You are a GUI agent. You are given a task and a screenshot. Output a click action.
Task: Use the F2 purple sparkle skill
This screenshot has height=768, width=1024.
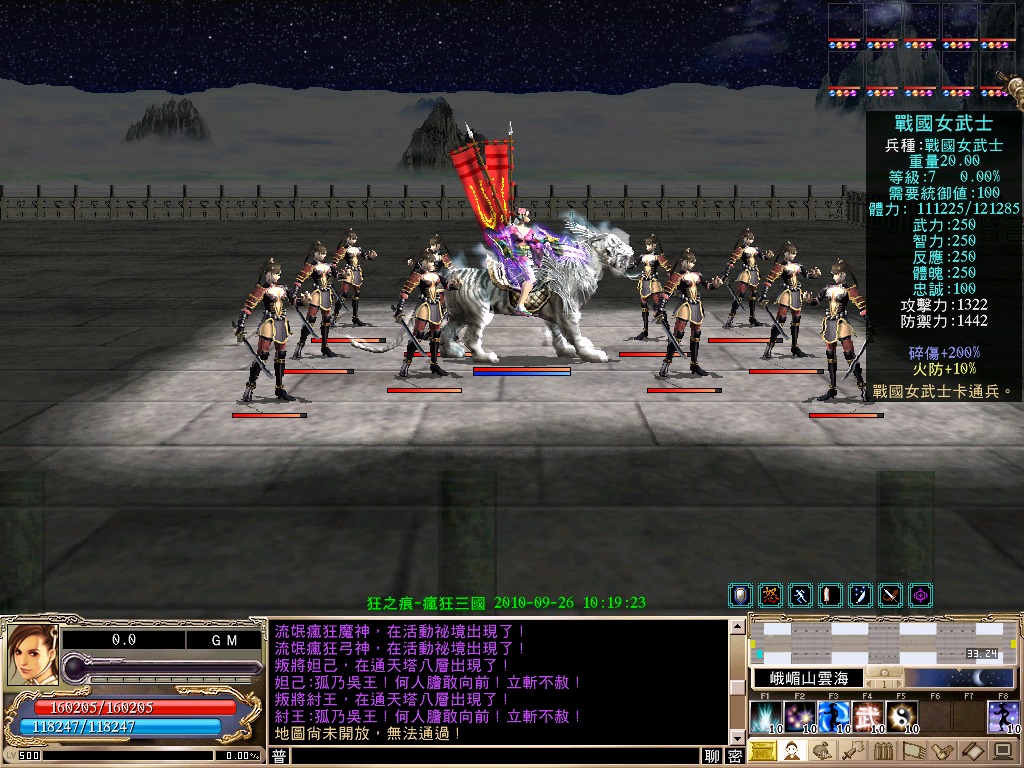[800, 717]
